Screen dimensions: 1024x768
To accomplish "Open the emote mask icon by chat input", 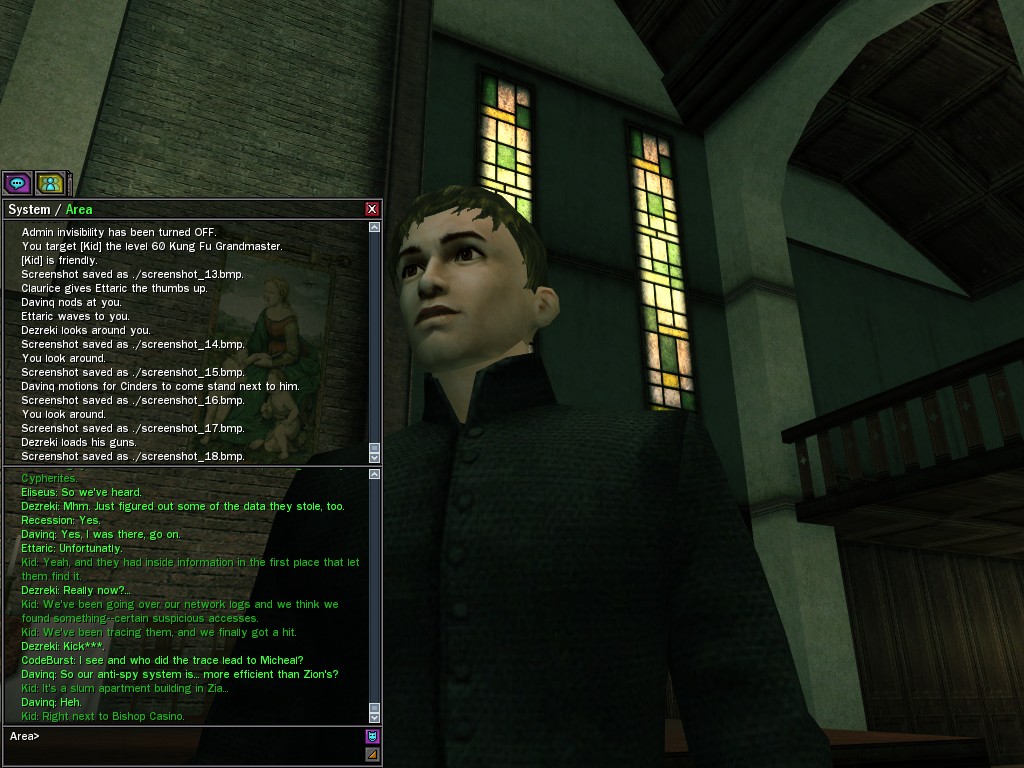I will (x=372, y=737).
